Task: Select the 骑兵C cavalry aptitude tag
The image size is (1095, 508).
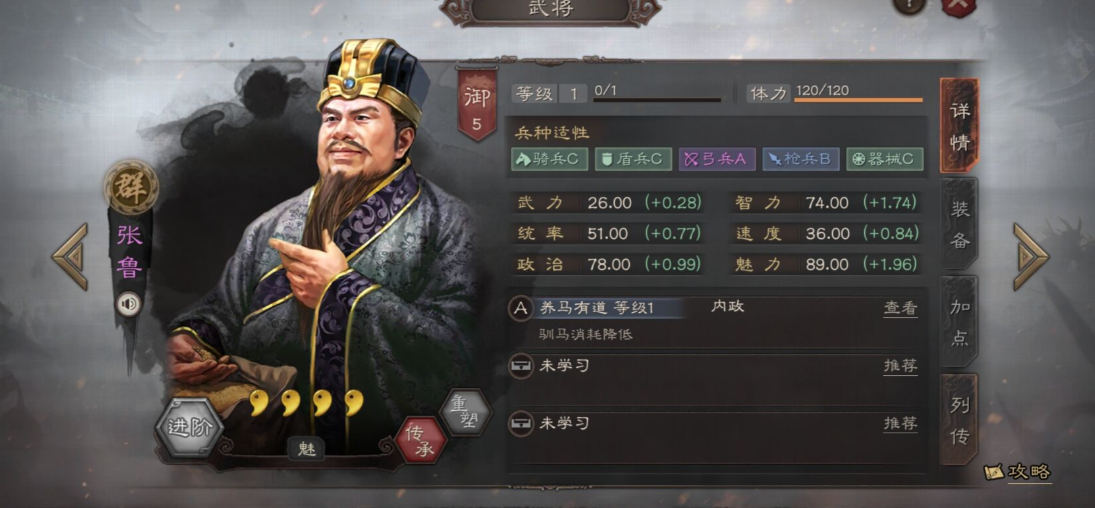Action: (549, 159)
